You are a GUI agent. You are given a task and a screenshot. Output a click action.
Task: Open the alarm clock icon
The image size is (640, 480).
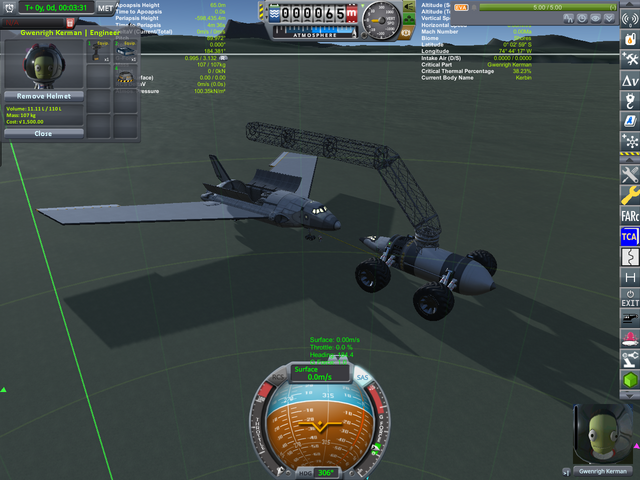pos(7,7)
